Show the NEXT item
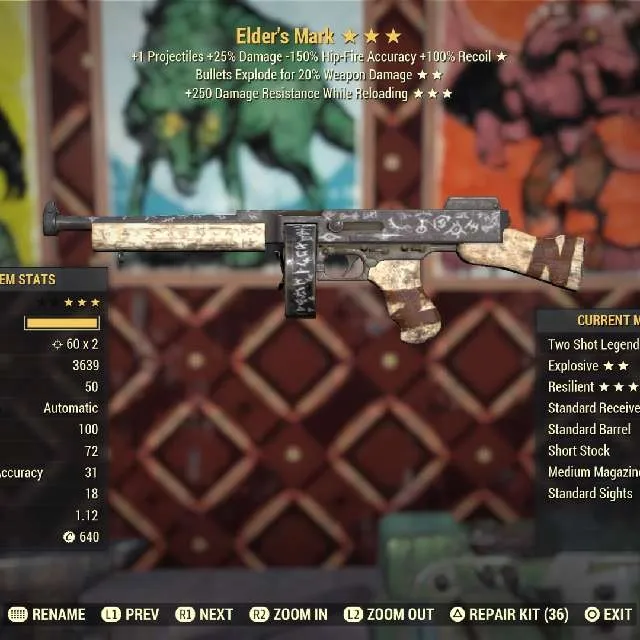 pos(205,614)
